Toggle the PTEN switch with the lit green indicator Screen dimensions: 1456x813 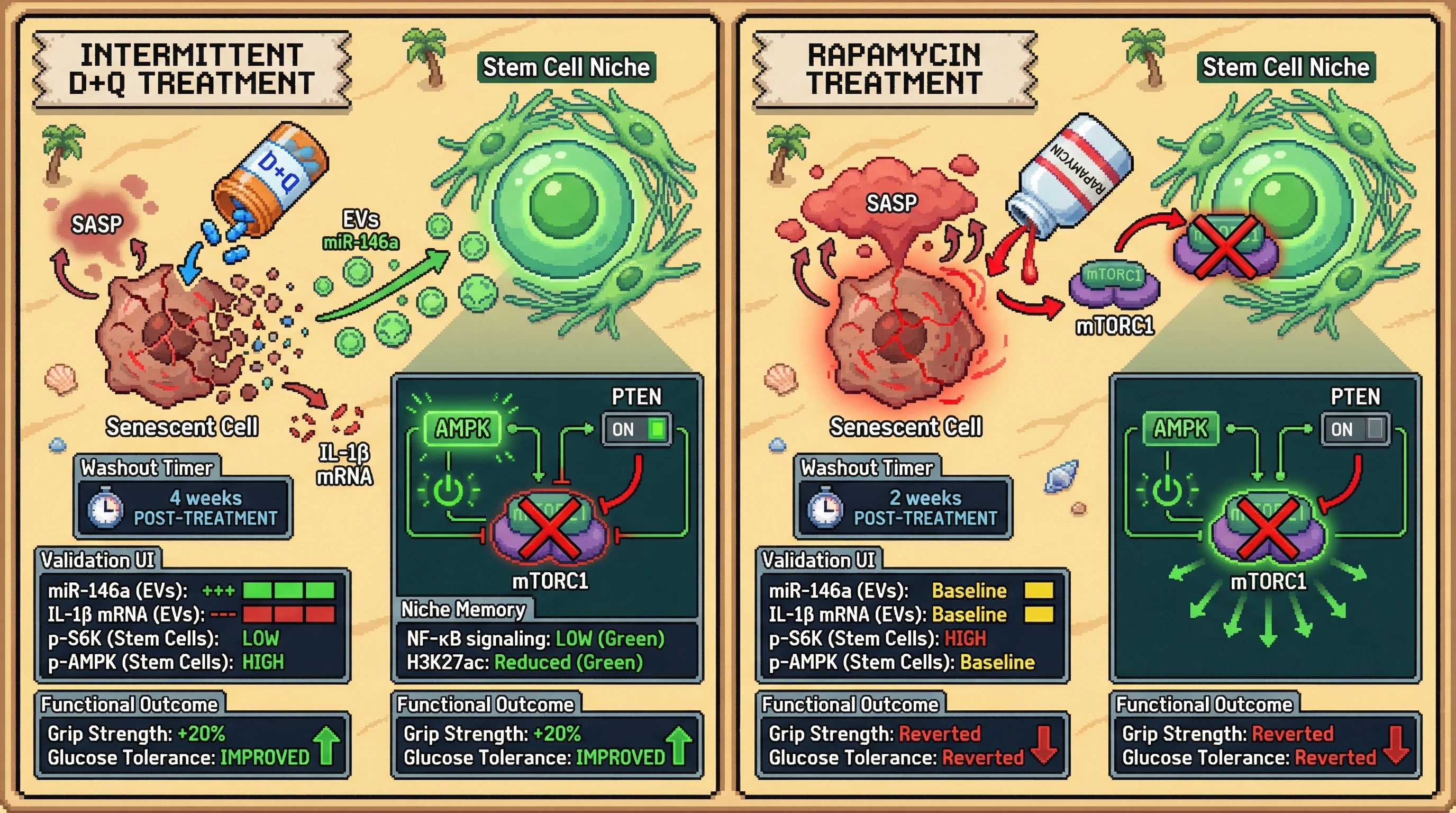[637, 430]
